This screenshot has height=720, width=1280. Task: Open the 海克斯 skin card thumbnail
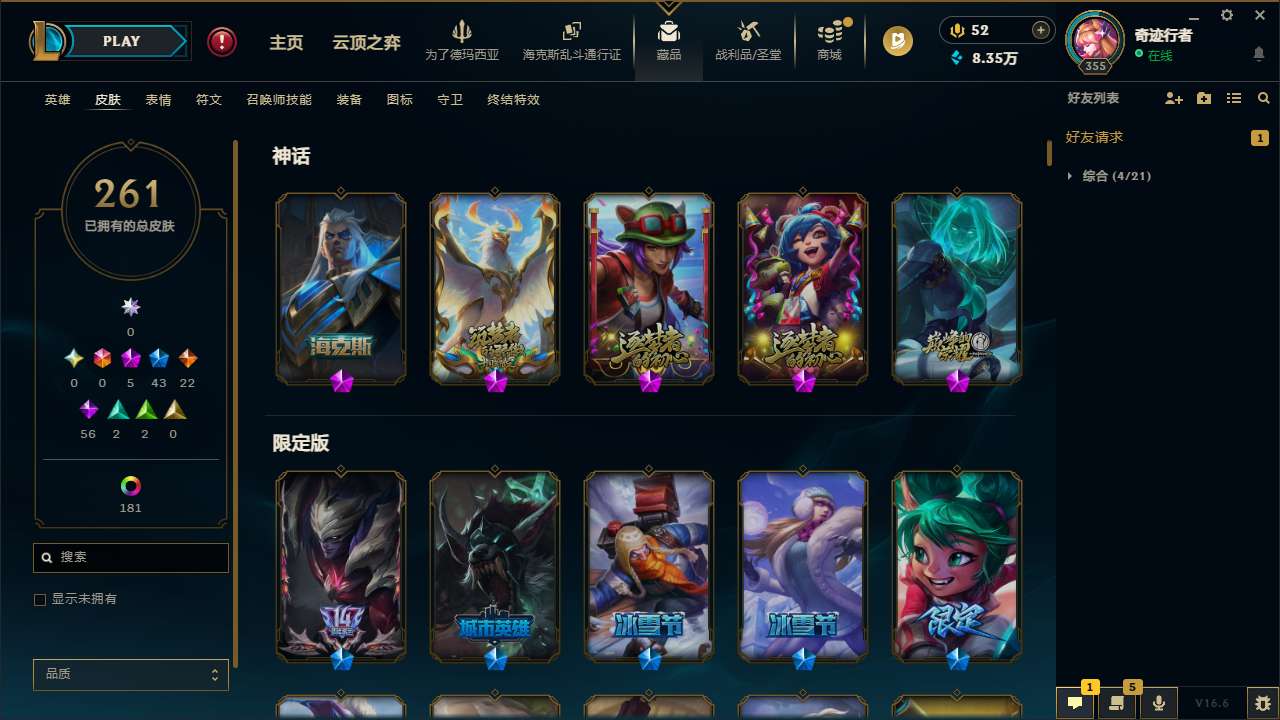click(340, 287)
